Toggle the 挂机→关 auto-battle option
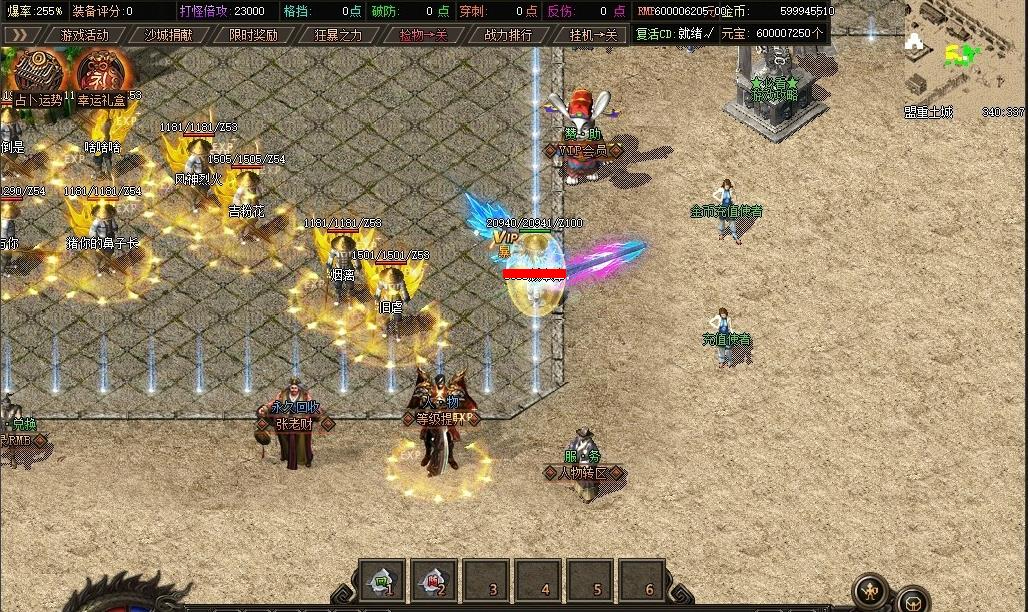1030x612 pixels. tap(593, 35)
